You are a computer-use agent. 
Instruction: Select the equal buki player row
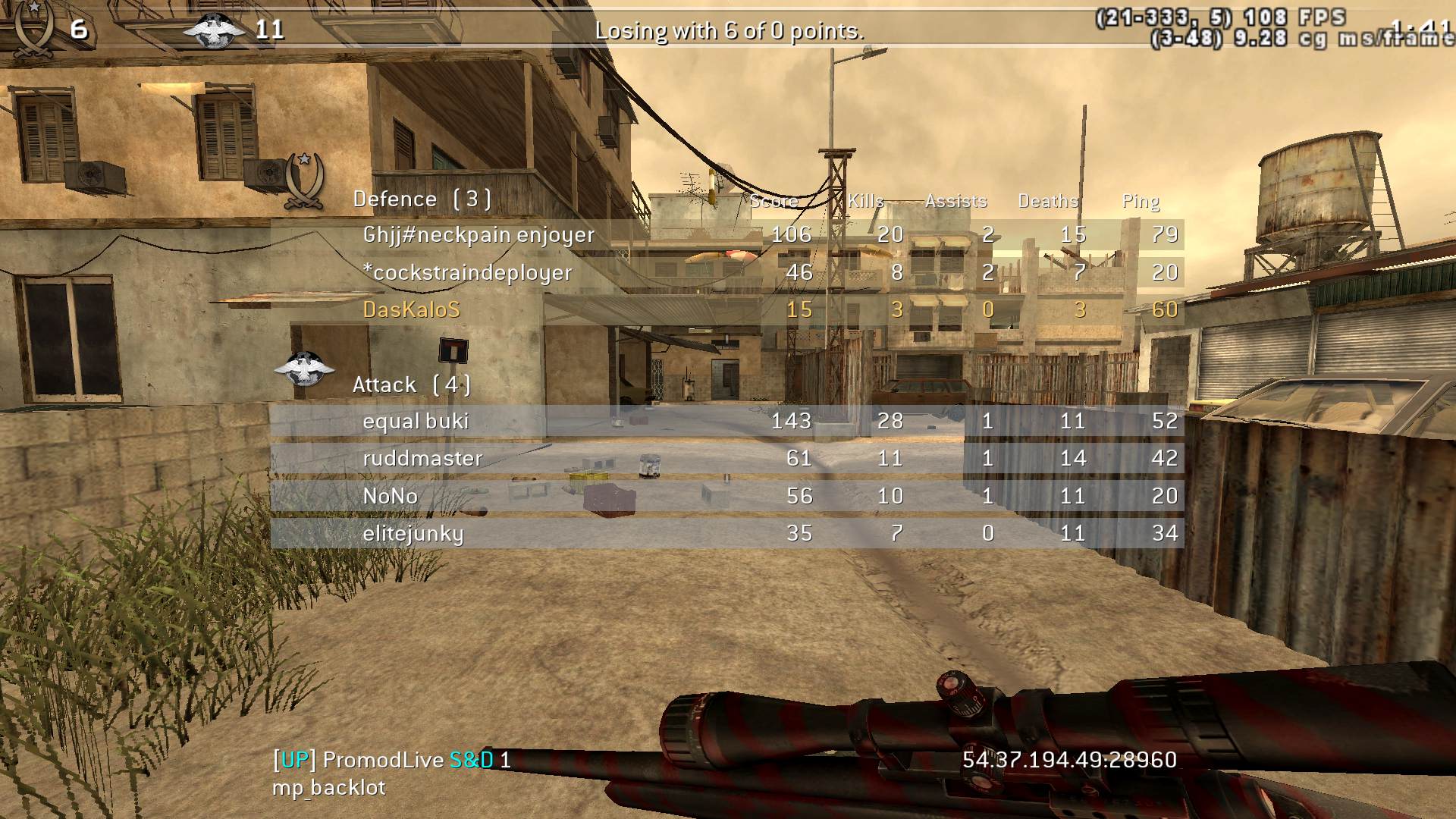click(416, 422)
